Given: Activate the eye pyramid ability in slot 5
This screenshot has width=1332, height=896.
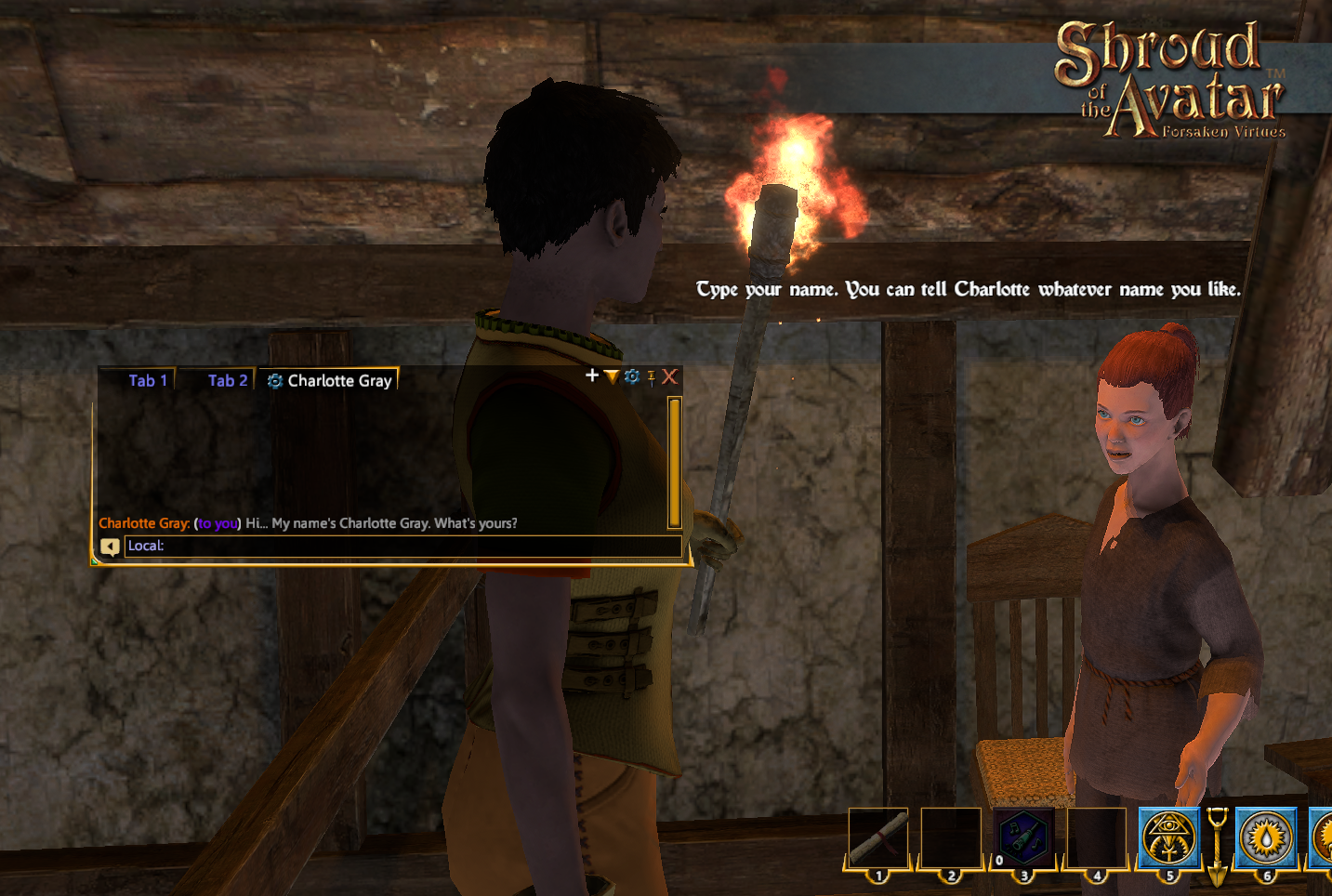Looking at the screenshot, I should coord(1169,837).
